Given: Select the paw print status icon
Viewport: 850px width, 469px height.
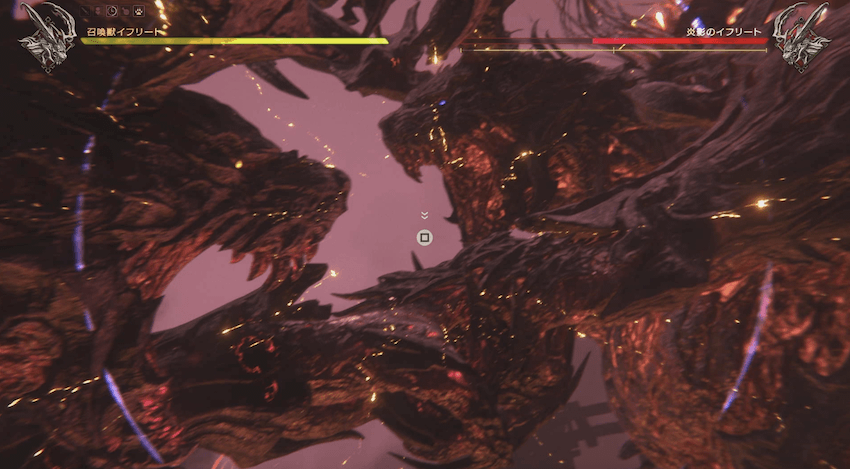Looking at the screenshot, I should pos(141,13).
